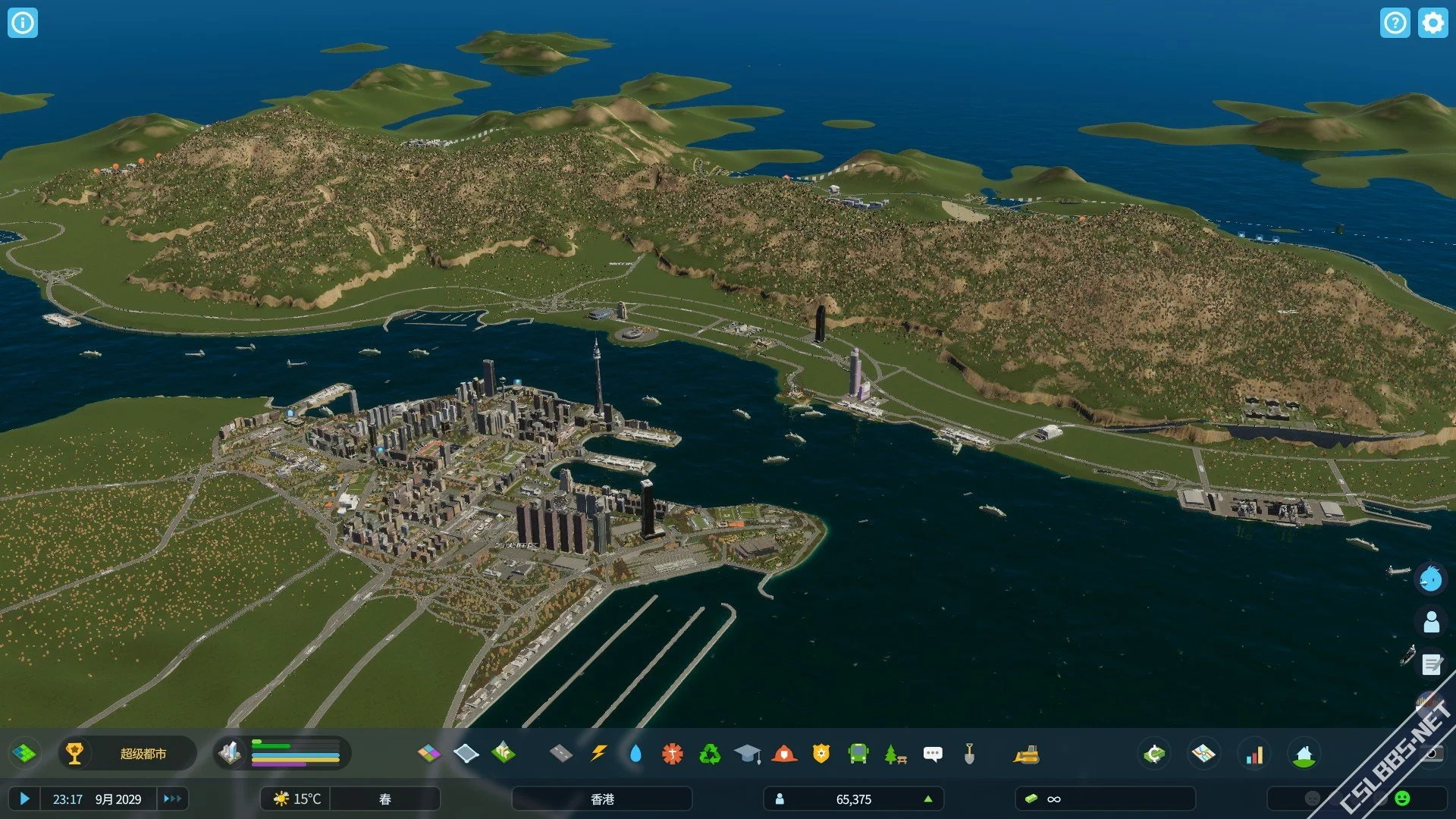1456x819 pixels.
Task: Open the public transportation menu
Action: 858,753
